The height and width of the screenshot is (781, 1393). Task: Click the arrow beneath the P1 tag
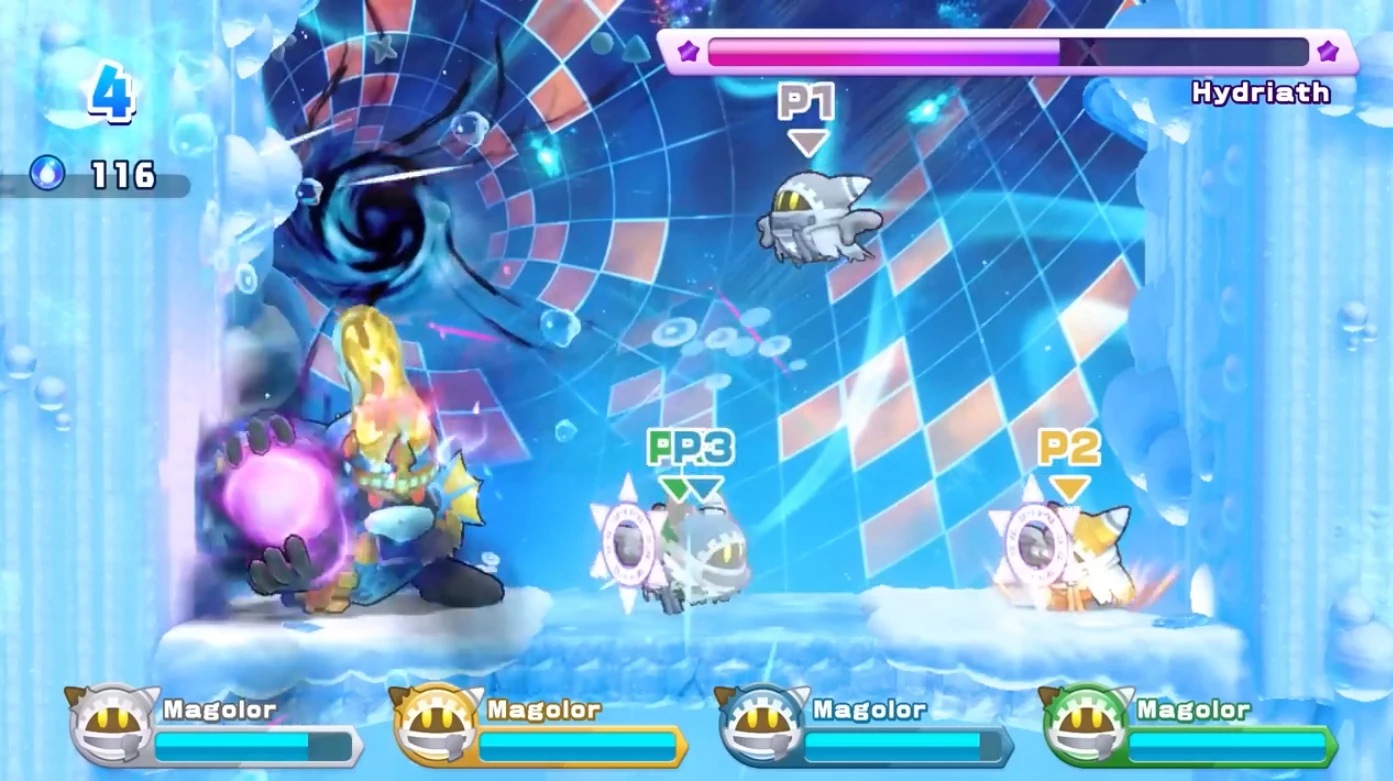click(810, 140)
